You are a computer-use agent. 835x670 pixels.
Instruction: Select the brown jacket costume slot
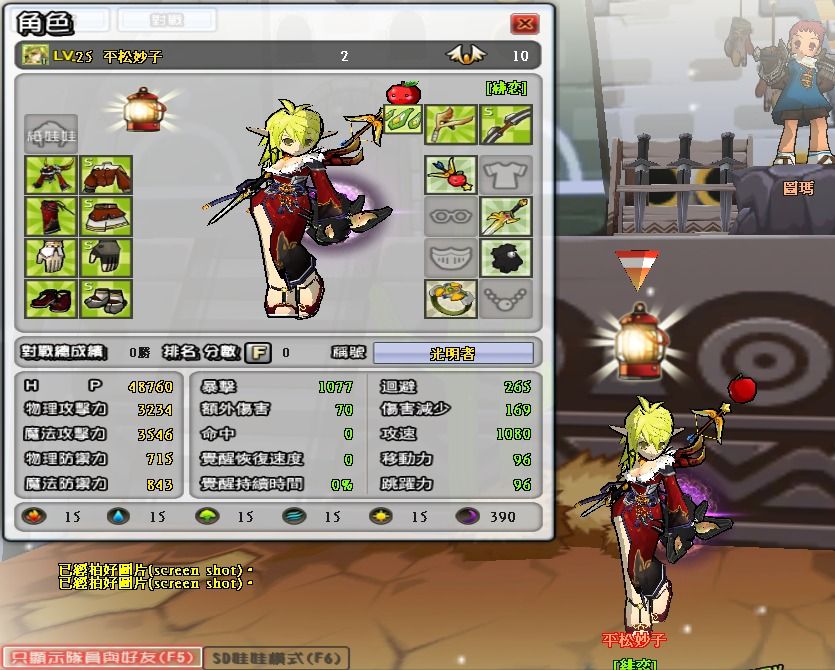tap(106, 176)
